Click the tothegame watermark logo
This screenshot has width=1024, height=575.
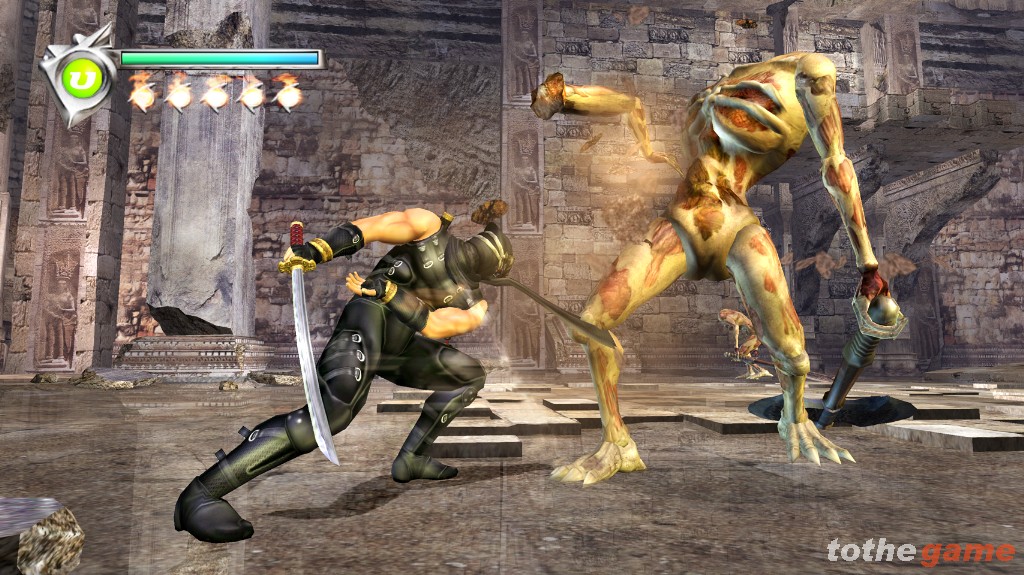click(919, 551)
